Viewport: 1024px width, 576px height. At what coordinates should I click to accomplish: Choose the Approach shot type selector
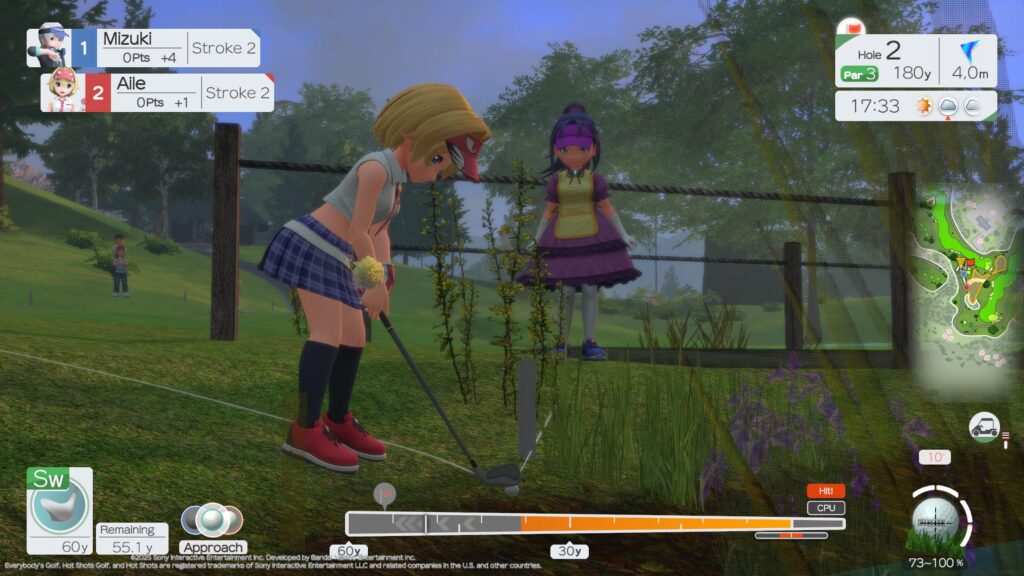point(212,528)
